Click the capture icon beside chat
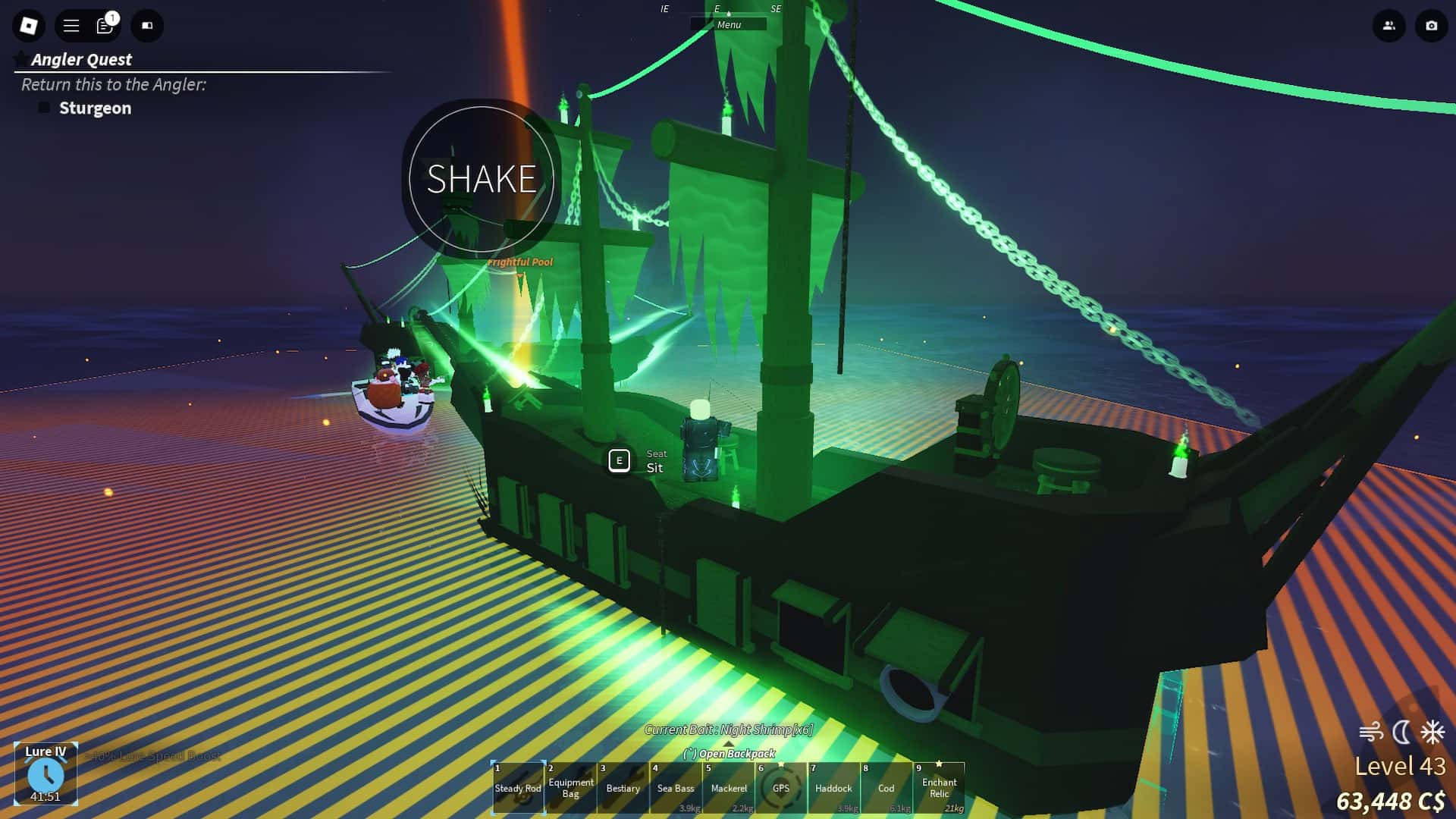1456x819 pixels. [147, 25]
